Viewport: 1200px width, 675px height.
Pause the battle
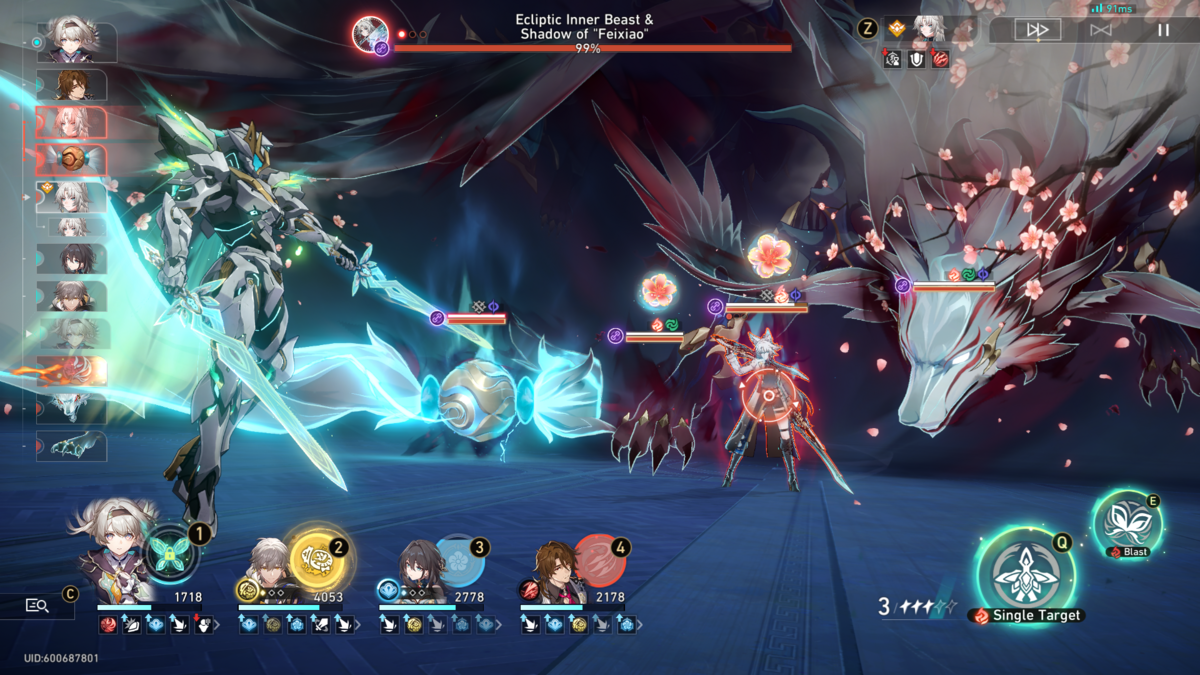tap(1163, 30)
